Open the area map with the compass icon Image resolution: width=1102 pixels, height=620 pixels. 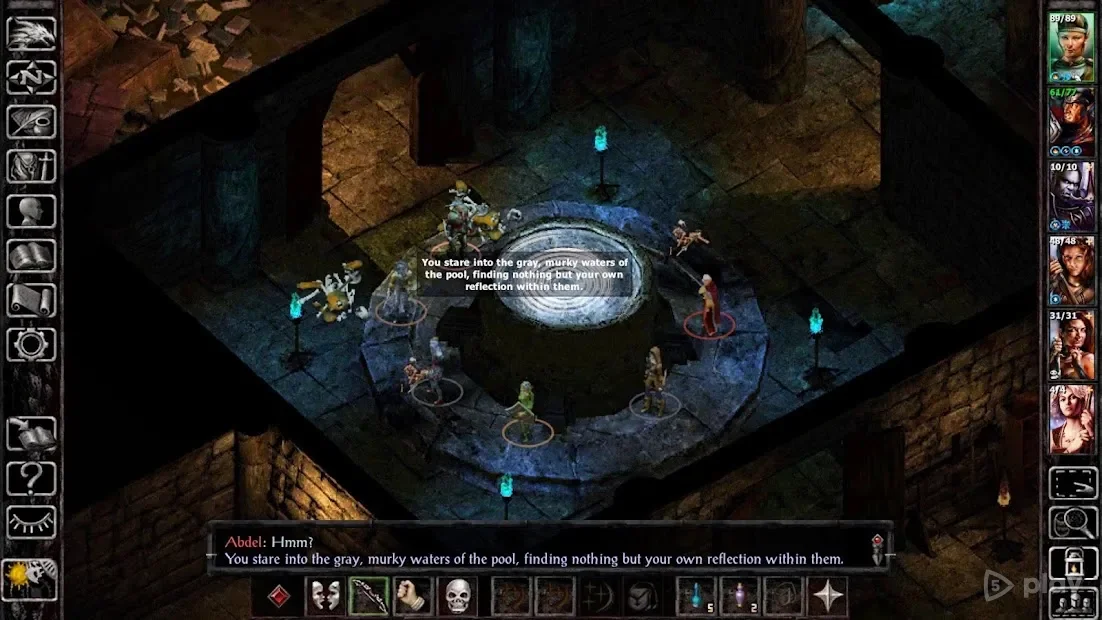pos(31,77)
